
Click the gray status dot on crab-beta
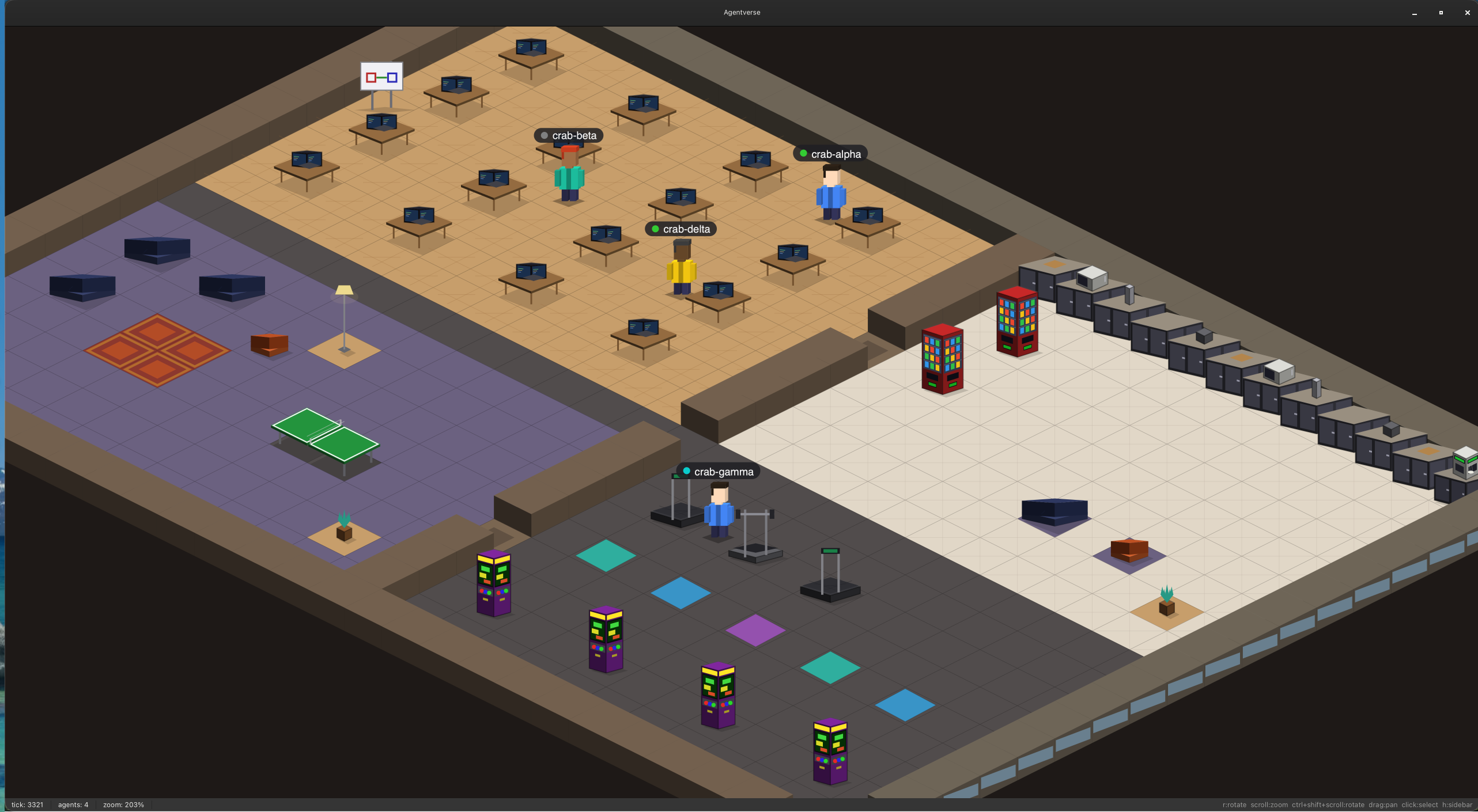click(x=543, y=135)
